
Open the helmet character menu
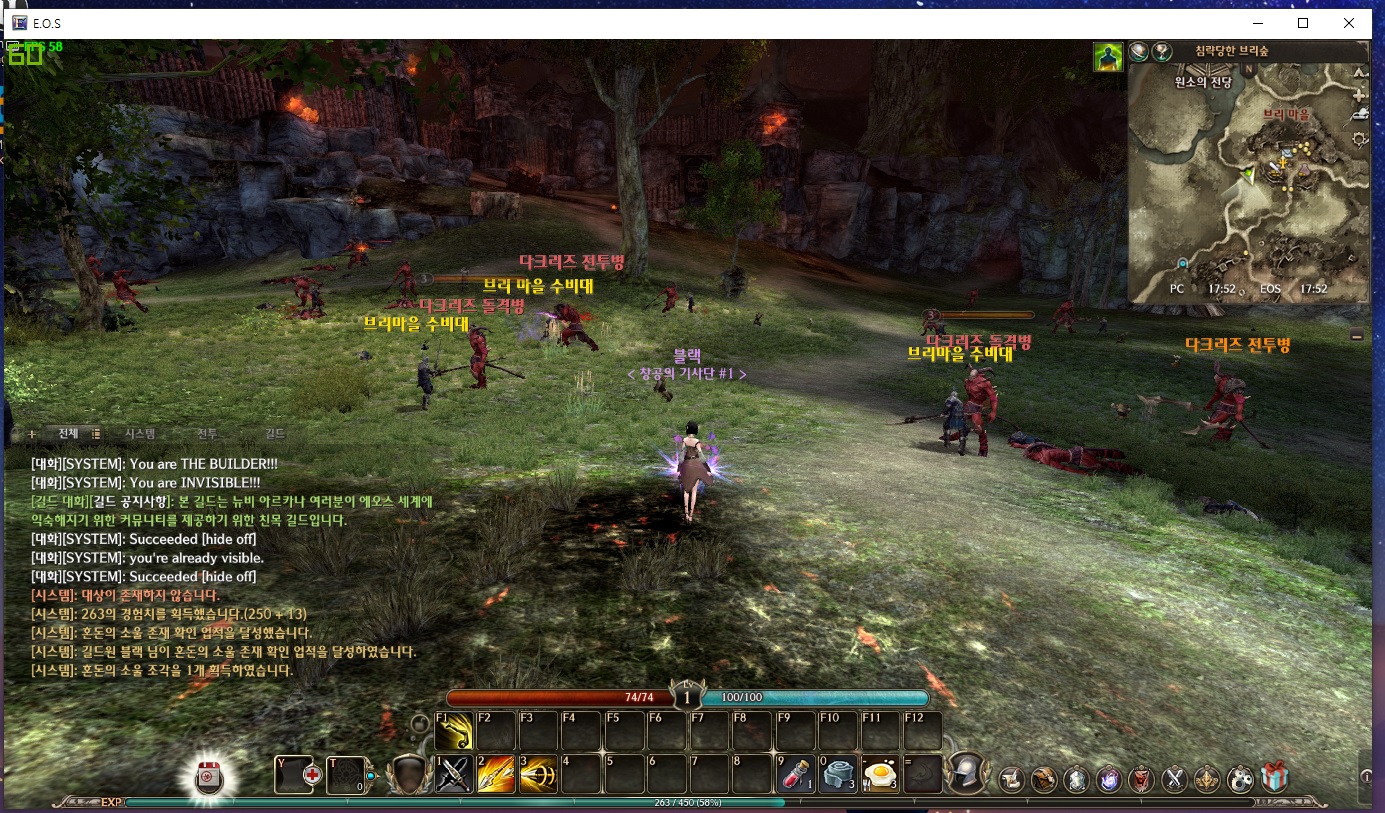(967, 773)
